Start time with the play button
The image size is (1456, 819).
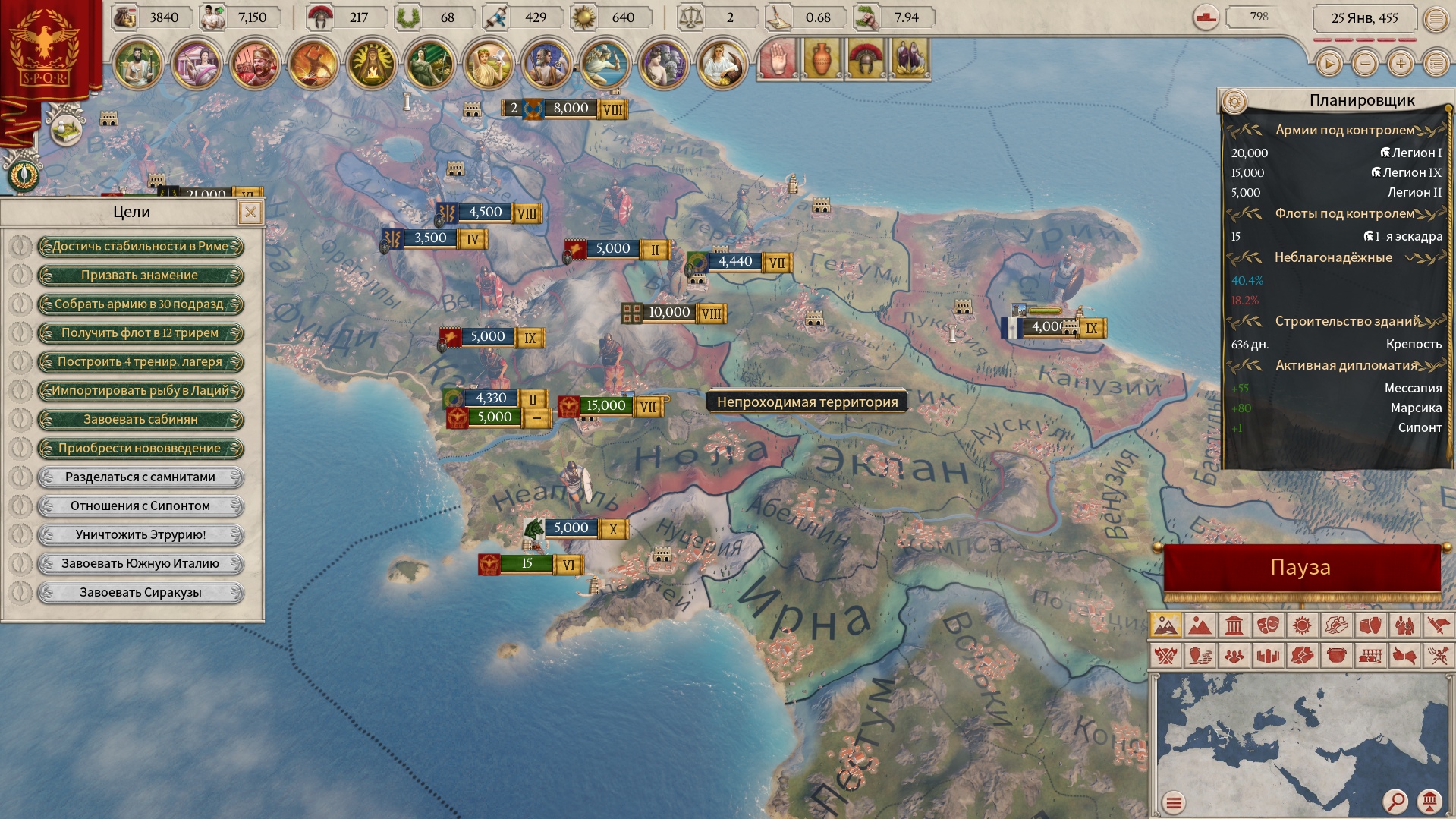tap(1329, 65)
